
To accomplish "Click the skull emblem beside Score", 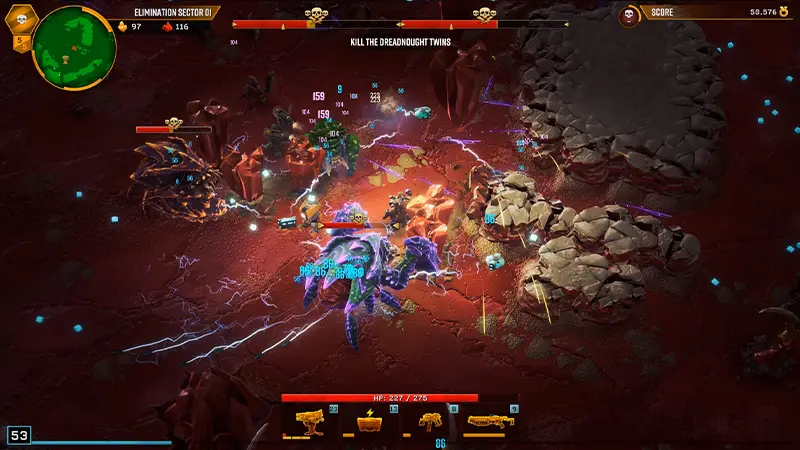I will tap(629, 14).
